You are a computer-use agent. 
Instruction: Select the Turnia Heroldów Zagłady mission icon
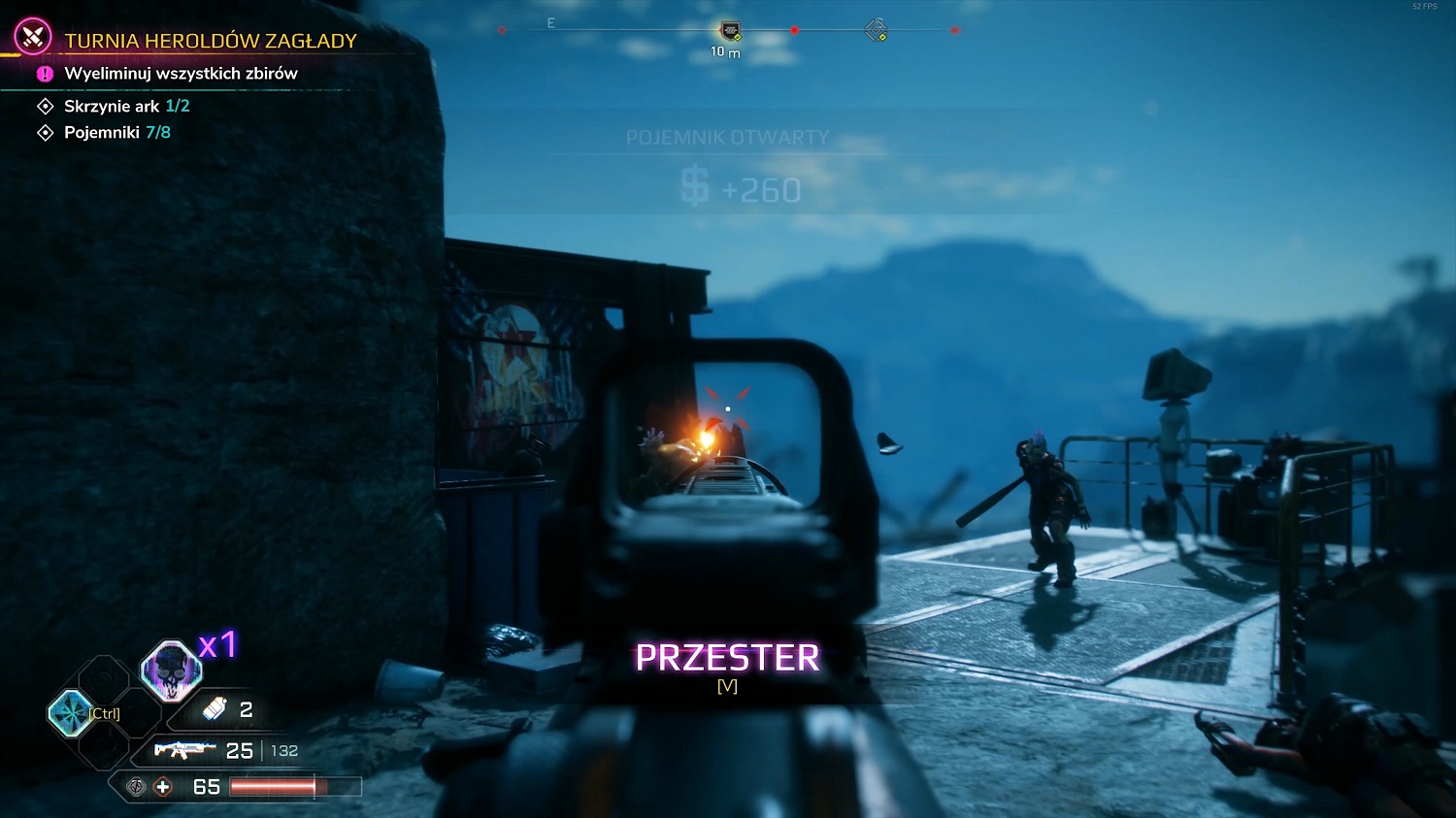(33, 38)
